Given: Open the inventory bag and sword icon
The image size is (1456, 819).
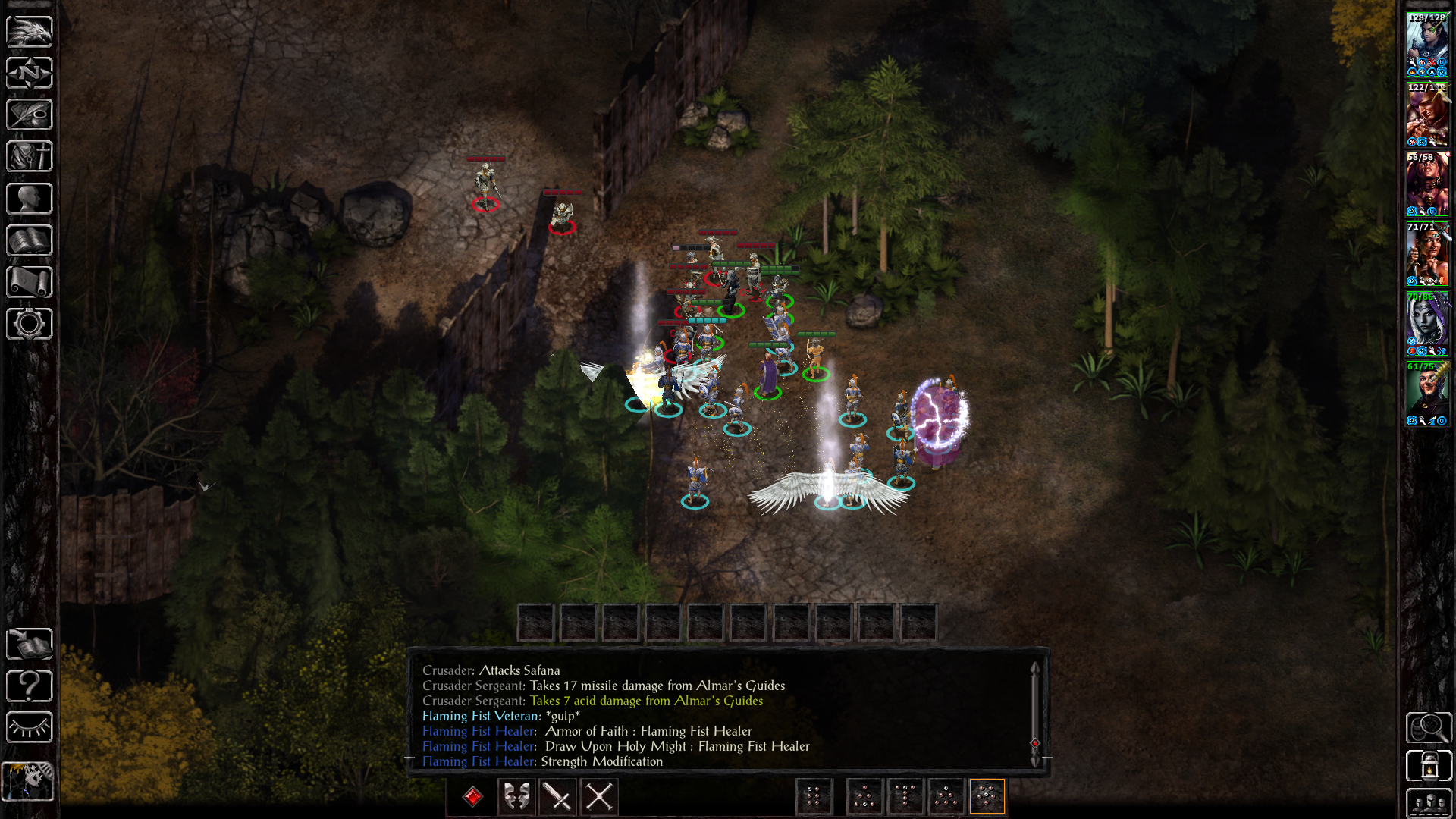Looking at the screenshot, I should click(x=30, y=157).
